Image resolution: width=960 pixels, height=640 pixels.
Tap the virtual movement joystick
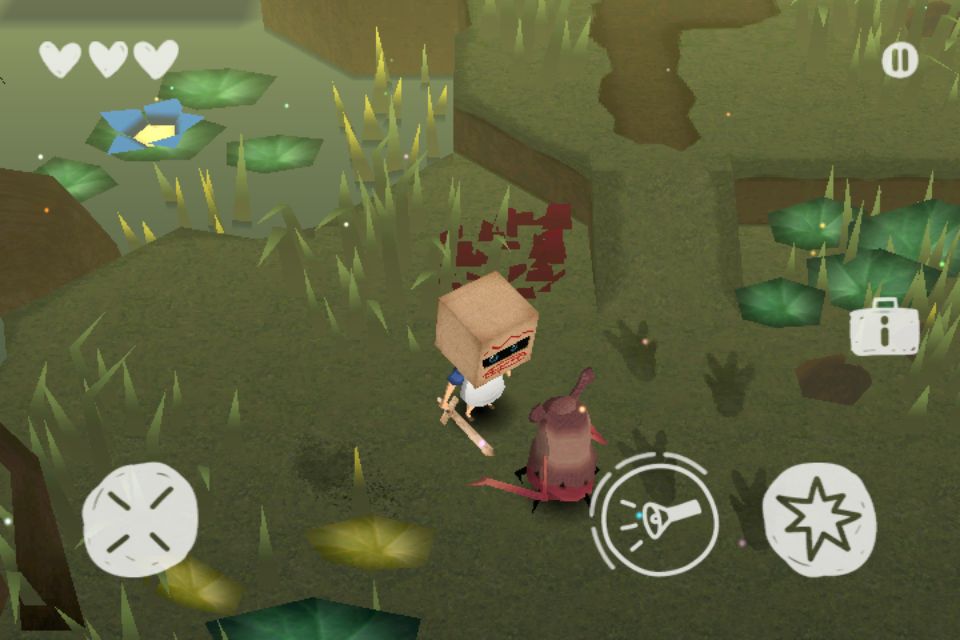click(x=139, y=518)
